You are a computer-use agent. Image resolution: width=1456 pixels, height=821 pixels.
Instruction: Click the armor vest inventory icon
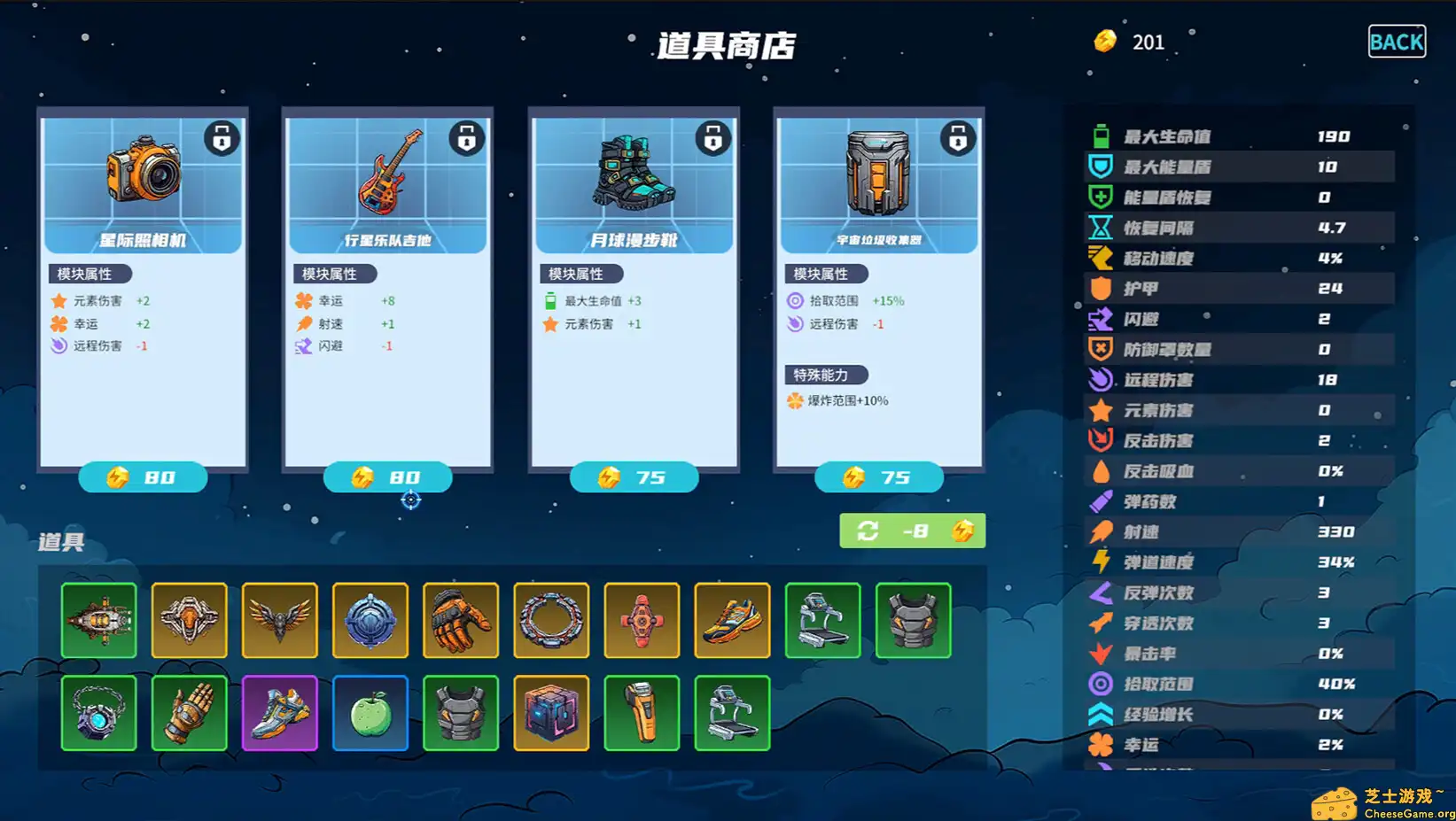[x=914, y=620]
